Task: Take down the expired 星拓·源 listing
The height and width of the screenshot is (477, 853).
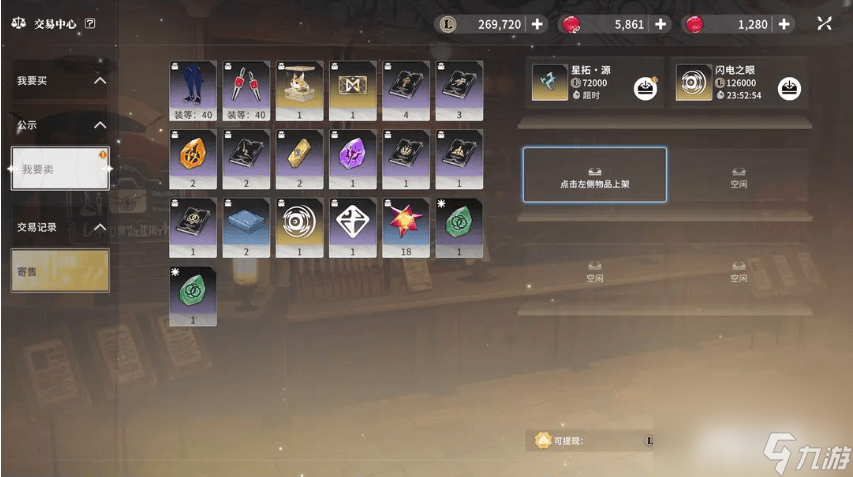Action: click(x=645, y=89)
